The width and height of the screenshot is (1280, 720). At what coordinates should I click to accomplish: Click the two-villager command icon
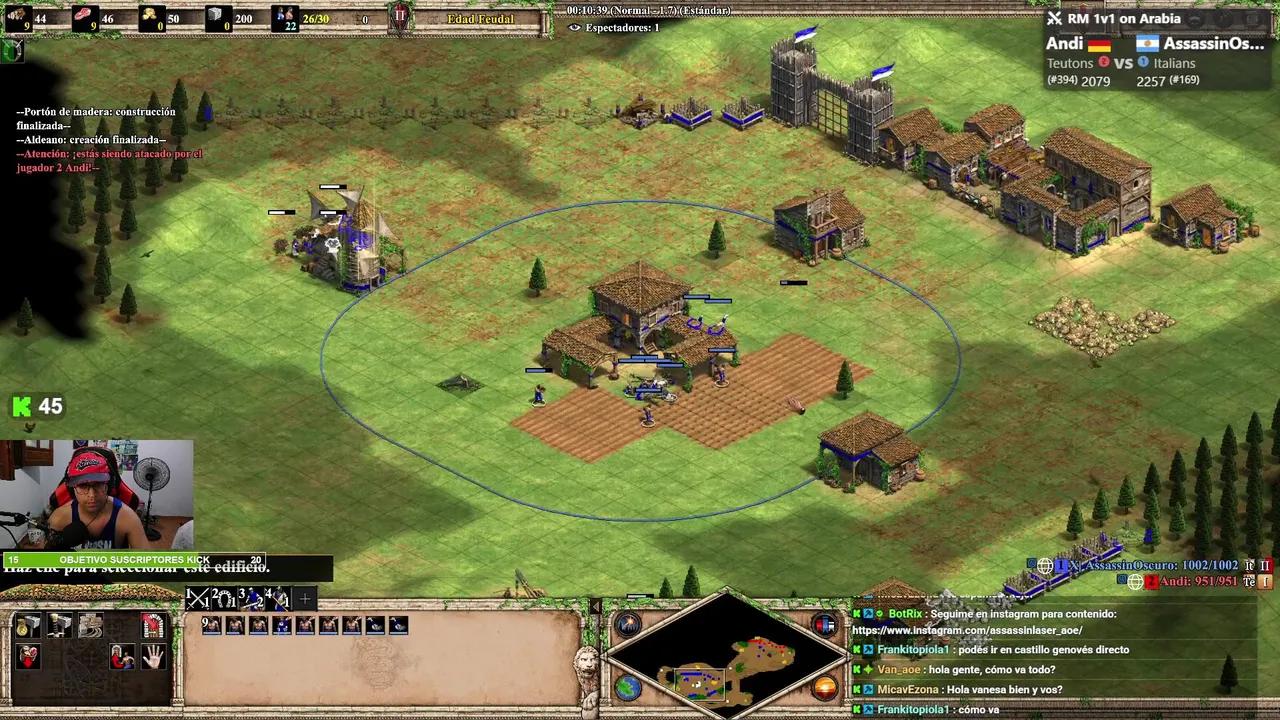tap(122, 657)
